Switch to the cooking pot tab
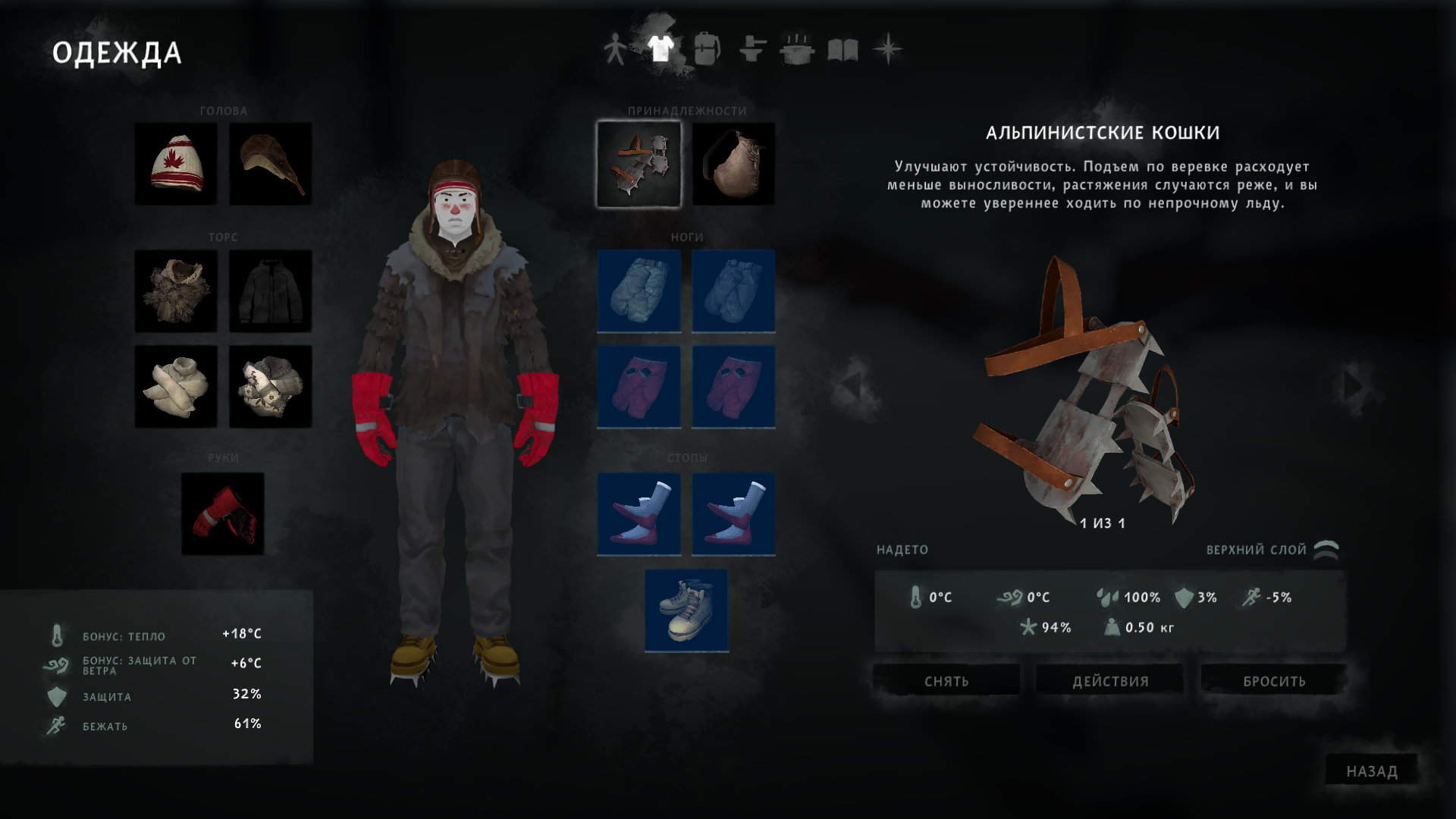The height and width of the screenshot is (819, 1456). point(797,50)
